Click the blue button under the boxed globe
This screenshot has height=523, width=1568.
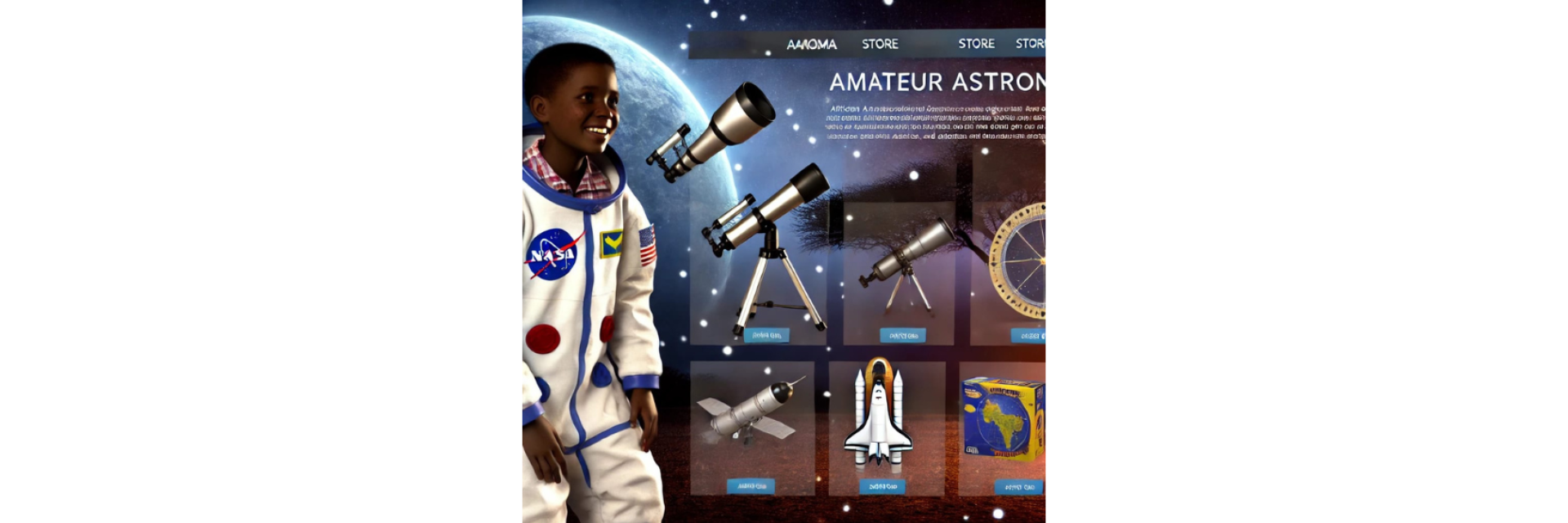pyautogui.click(x=1018, y=487)
